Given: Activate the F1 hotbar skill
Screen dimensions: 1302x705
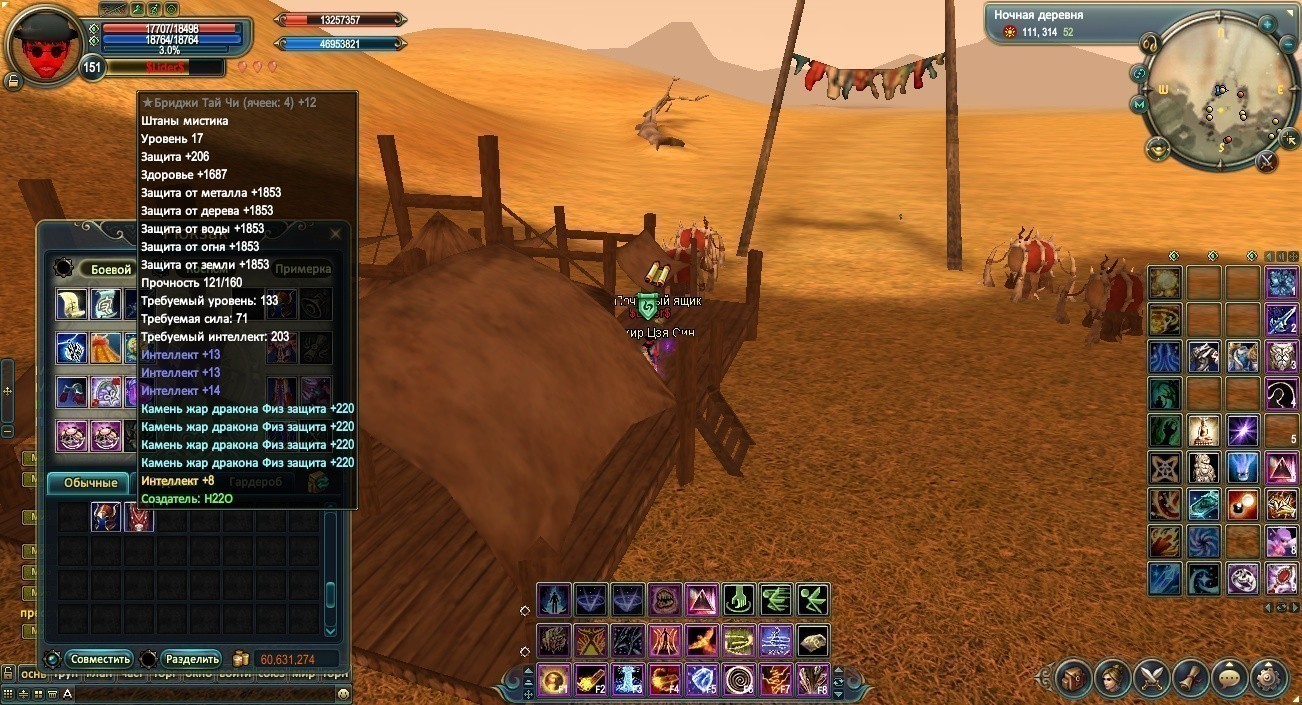Looking at the screenshot, I should (x=553, y=680).
